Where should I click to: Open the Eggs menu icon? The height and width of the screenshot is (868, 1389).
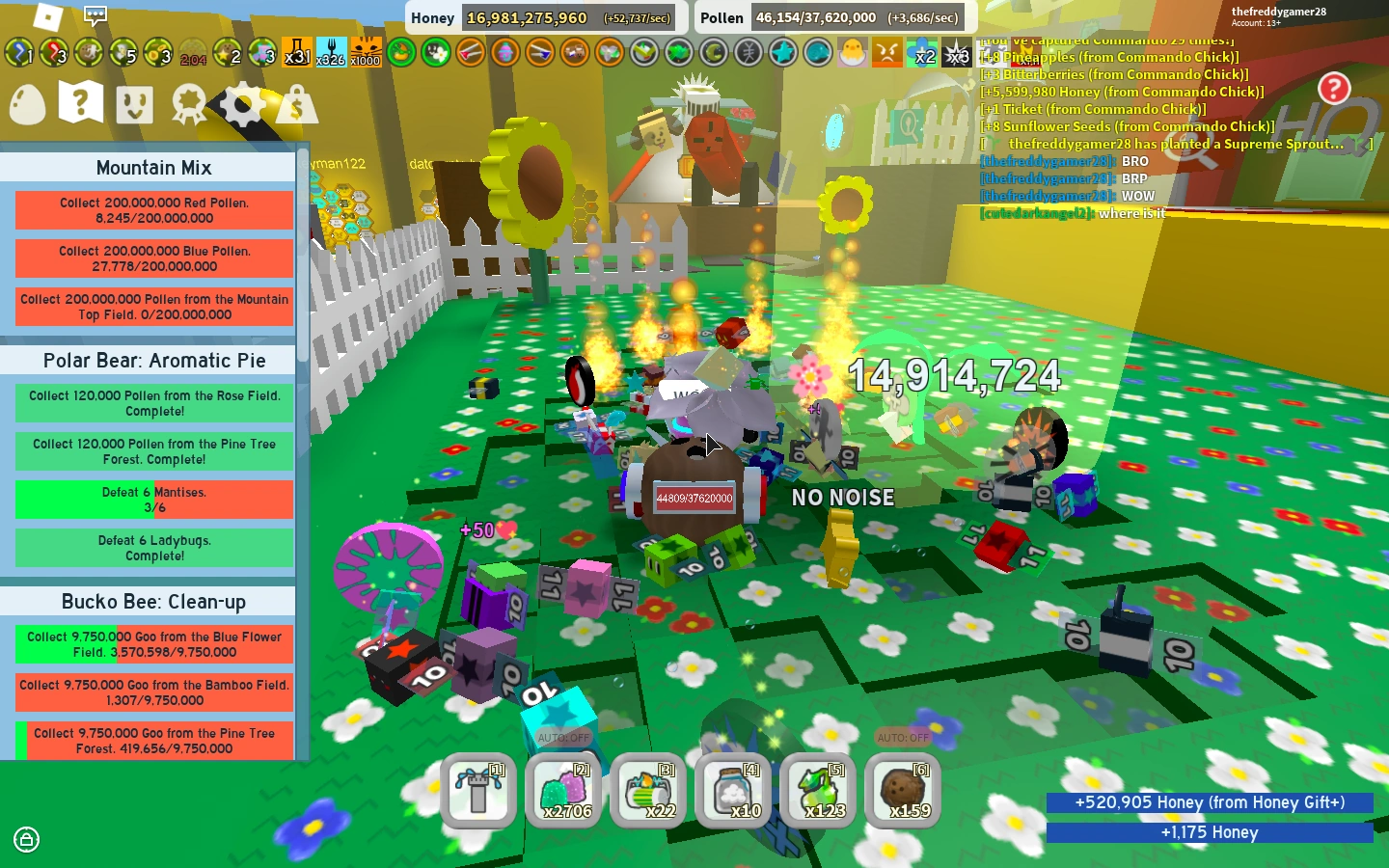point(26,103)
